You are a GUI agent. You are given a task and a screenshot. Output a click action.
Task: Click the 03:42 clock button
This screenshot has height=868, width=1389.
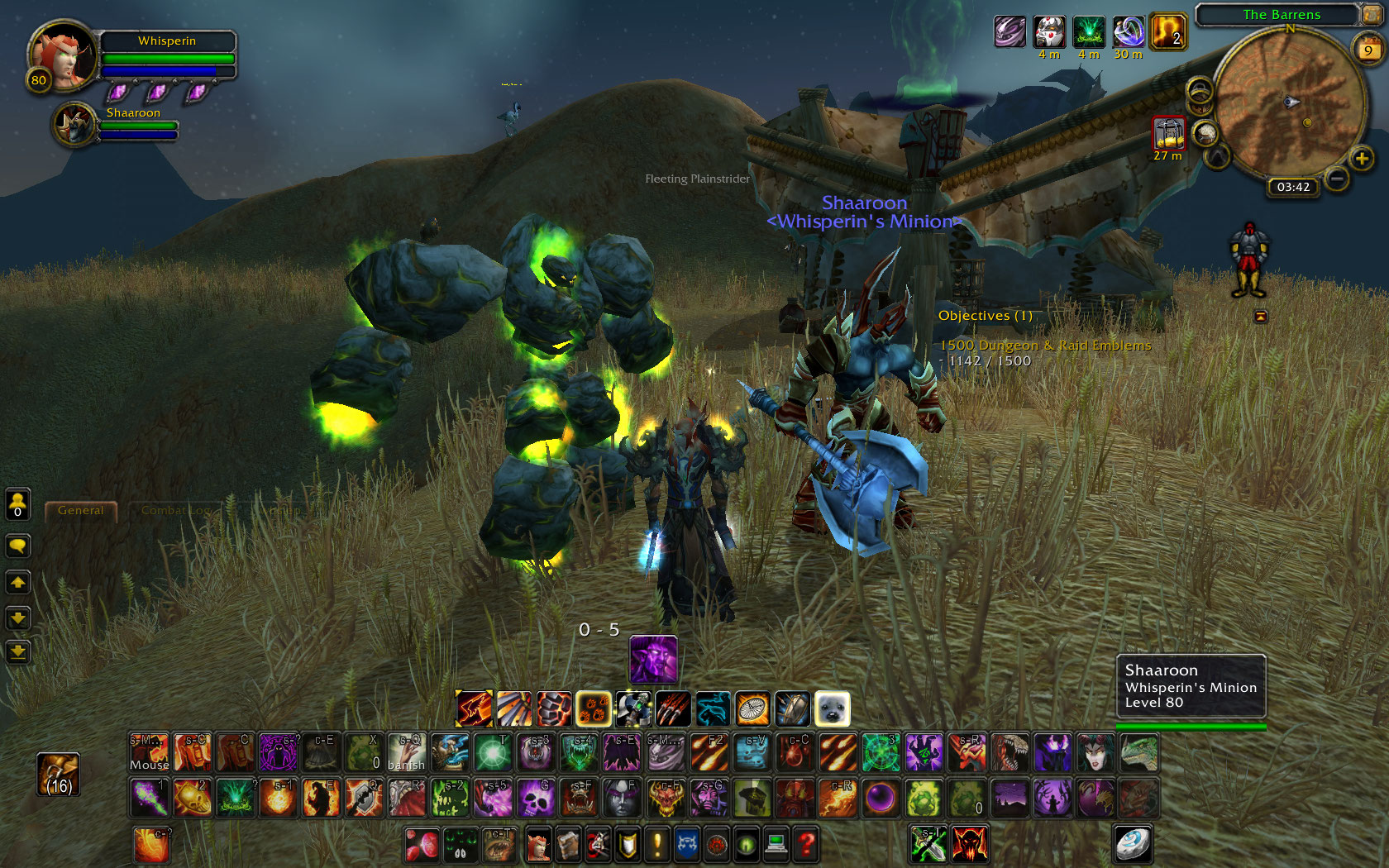click(1292, 187)
